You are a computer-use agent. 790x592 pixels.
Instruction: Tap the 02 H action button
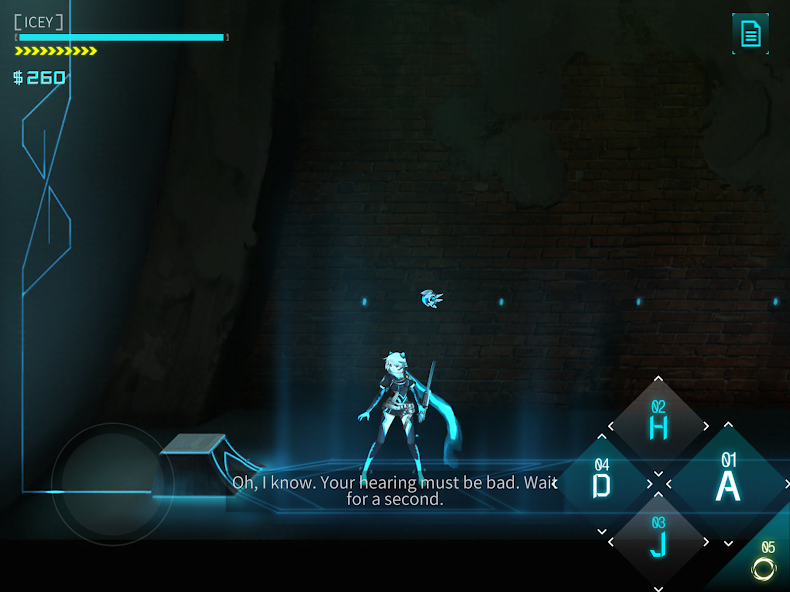tap(658, 424)
